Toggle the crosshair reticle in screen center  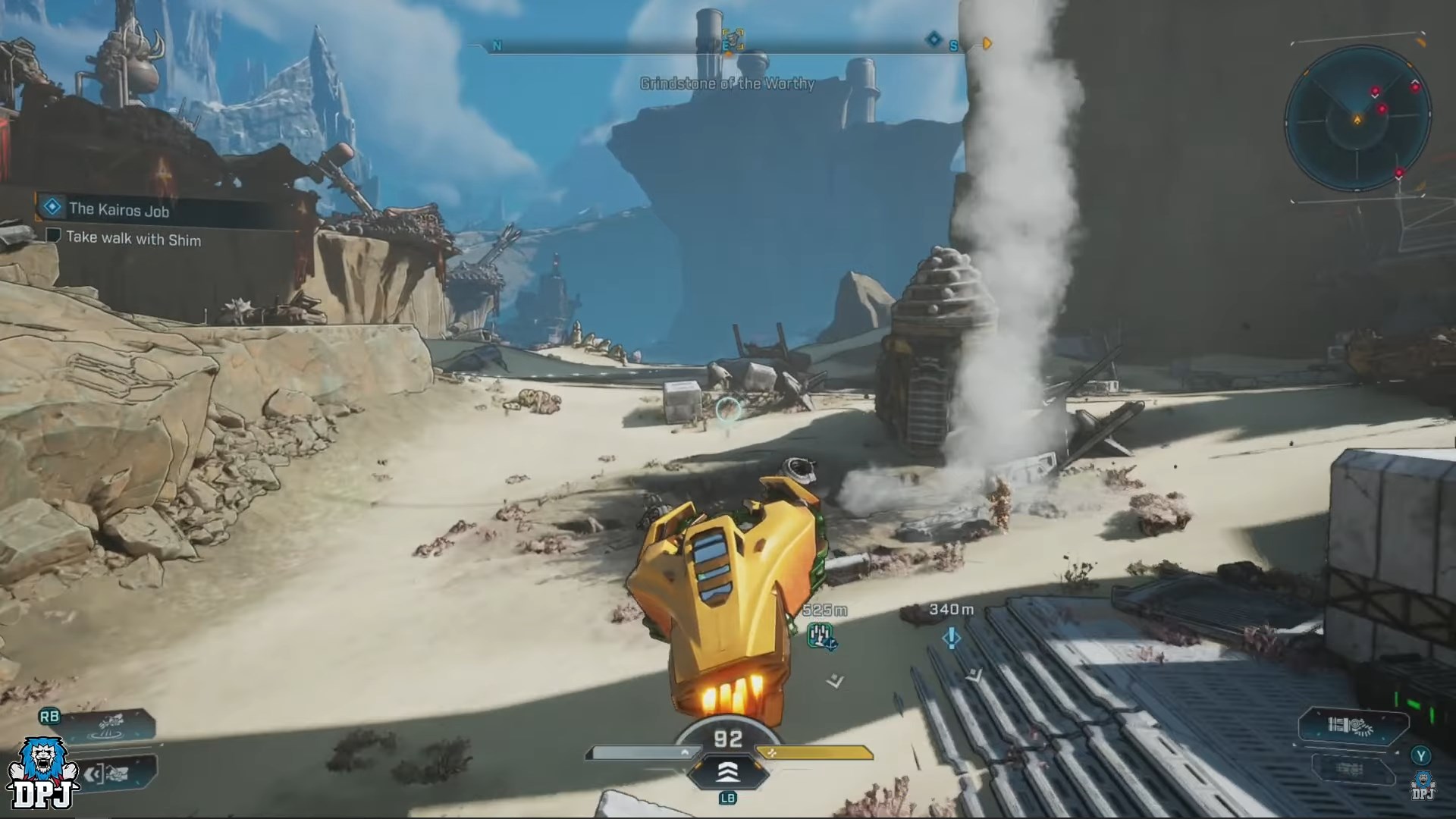coord(727,409)
